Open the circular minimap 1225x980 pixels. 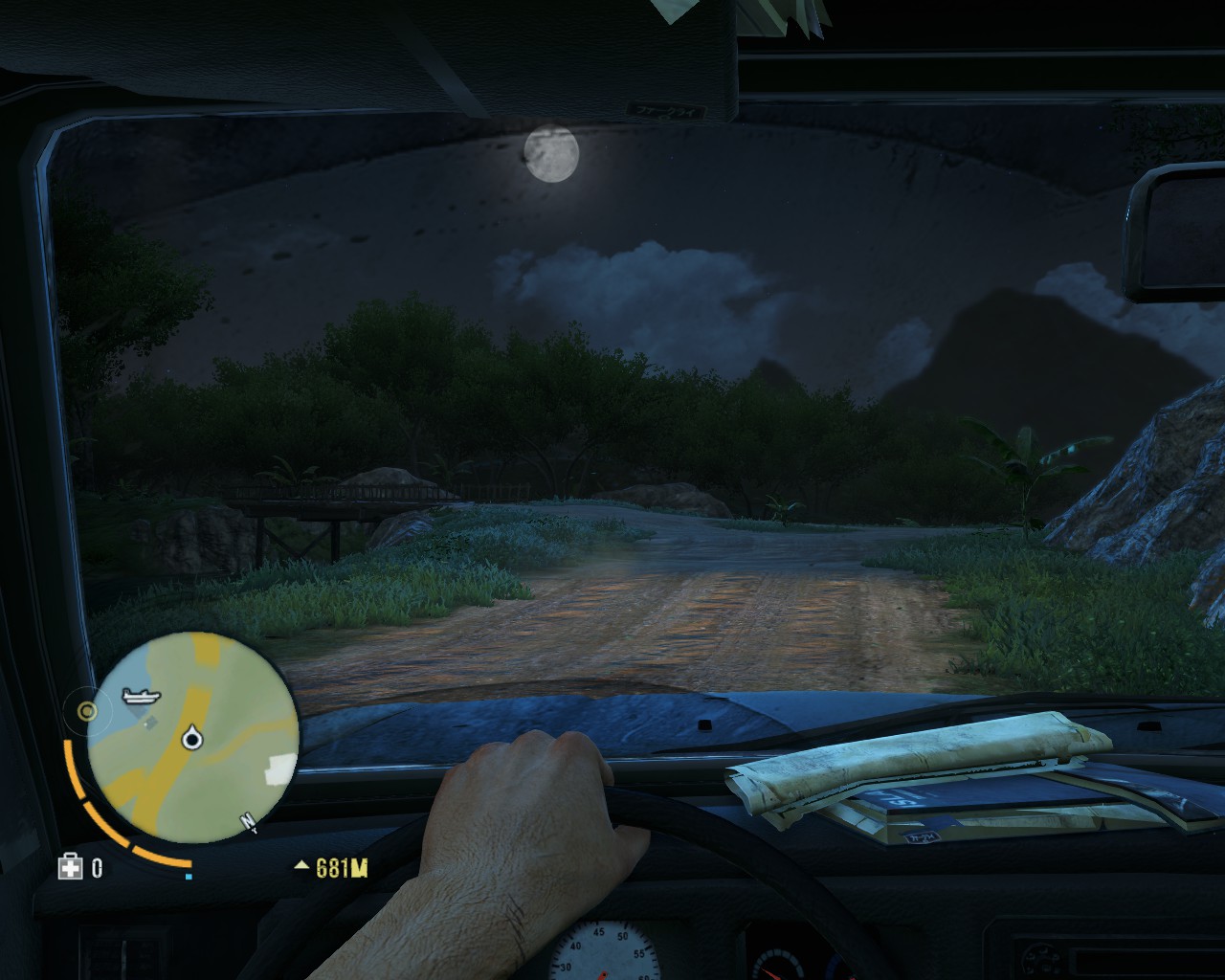coord(192,737)
